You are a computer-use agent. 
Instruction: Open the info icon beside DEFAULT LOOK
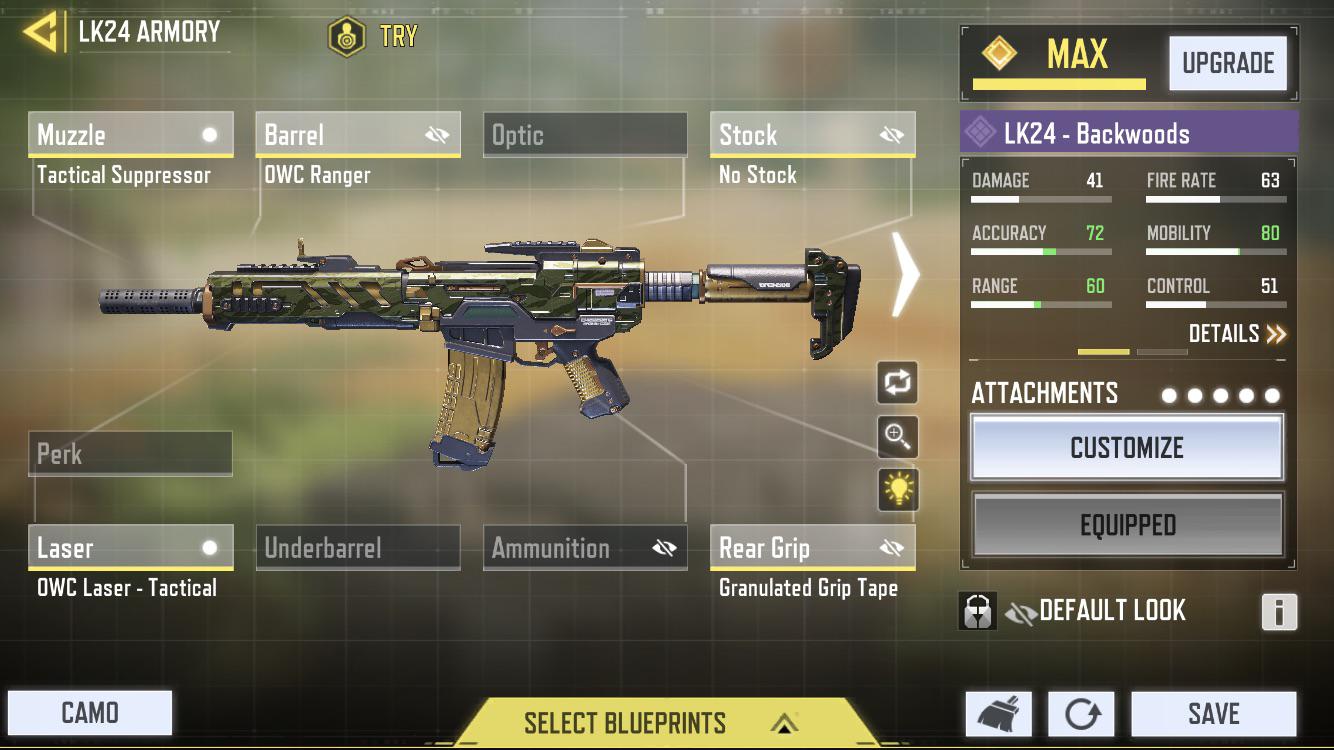(x=1281, y=611)
